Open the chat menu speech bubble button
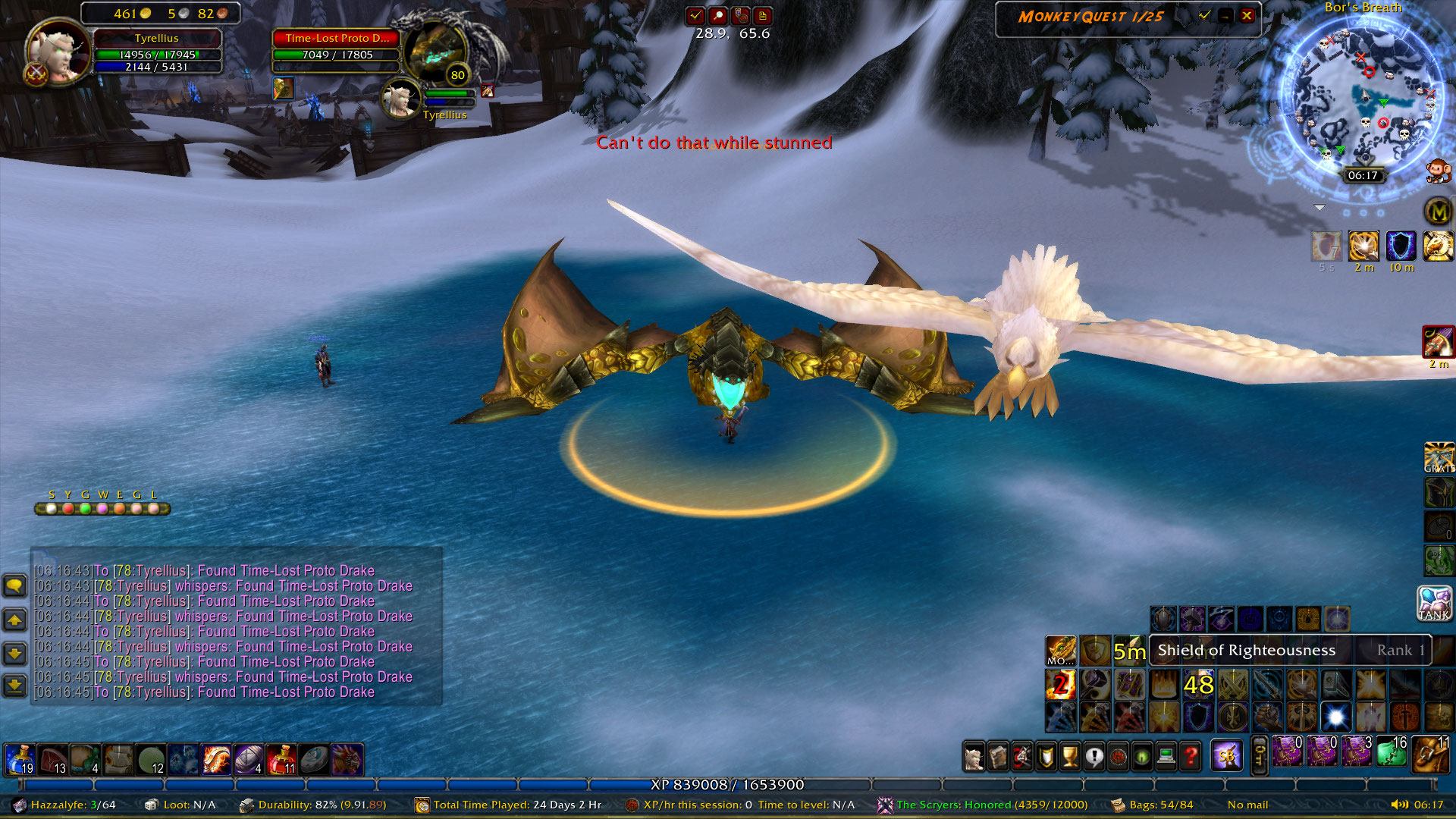Image resolution: width=1456 pixels, height=819 pixels. click(x=15, y=585)
